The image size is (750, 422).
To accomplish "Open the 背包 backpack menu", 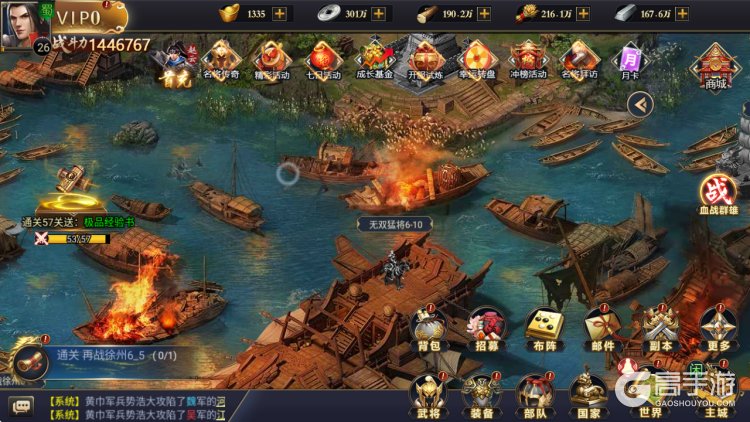I will tap(428, 327).
